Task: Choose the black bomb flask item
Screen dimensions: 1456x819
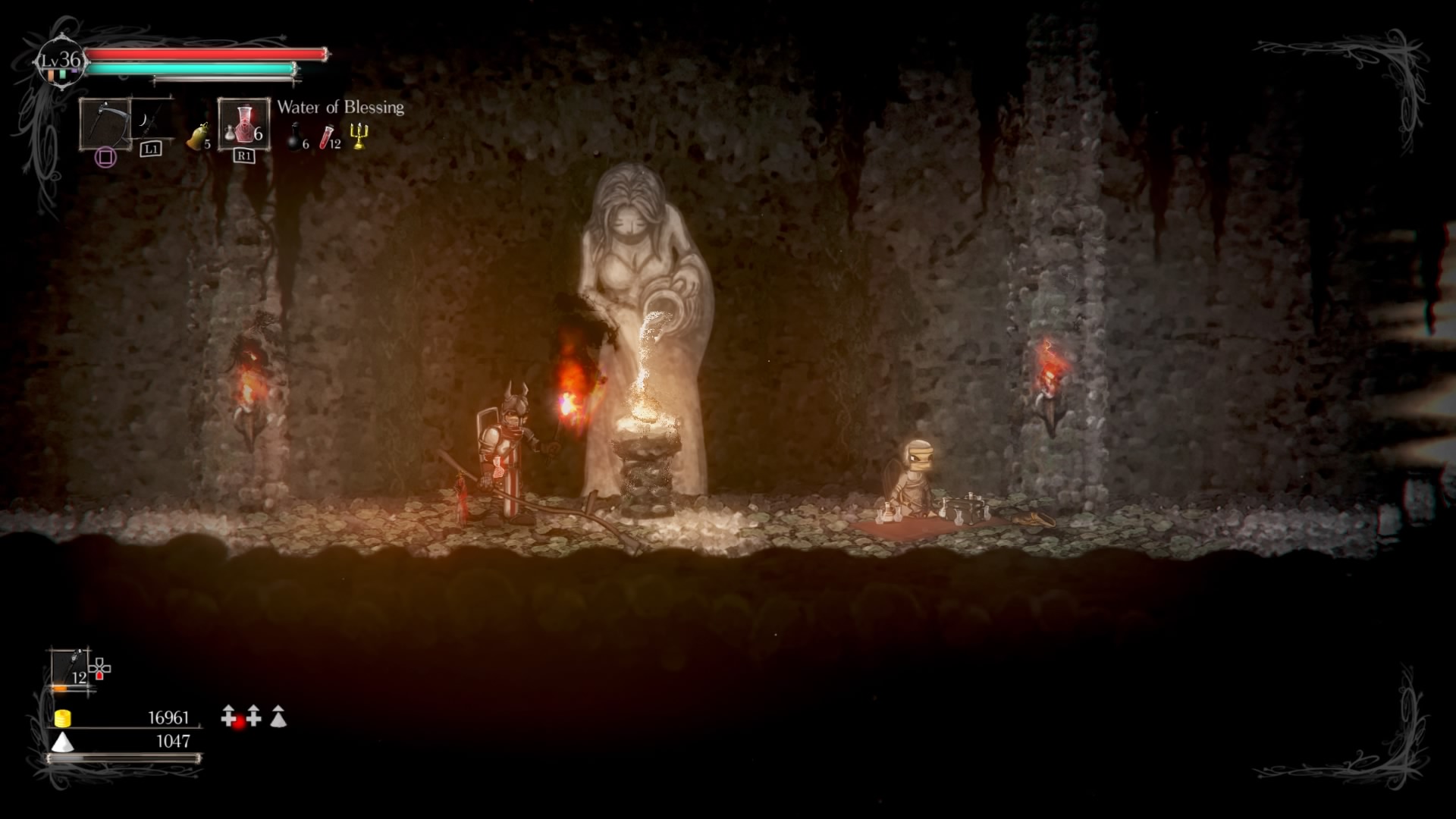Action: (295, 137)
